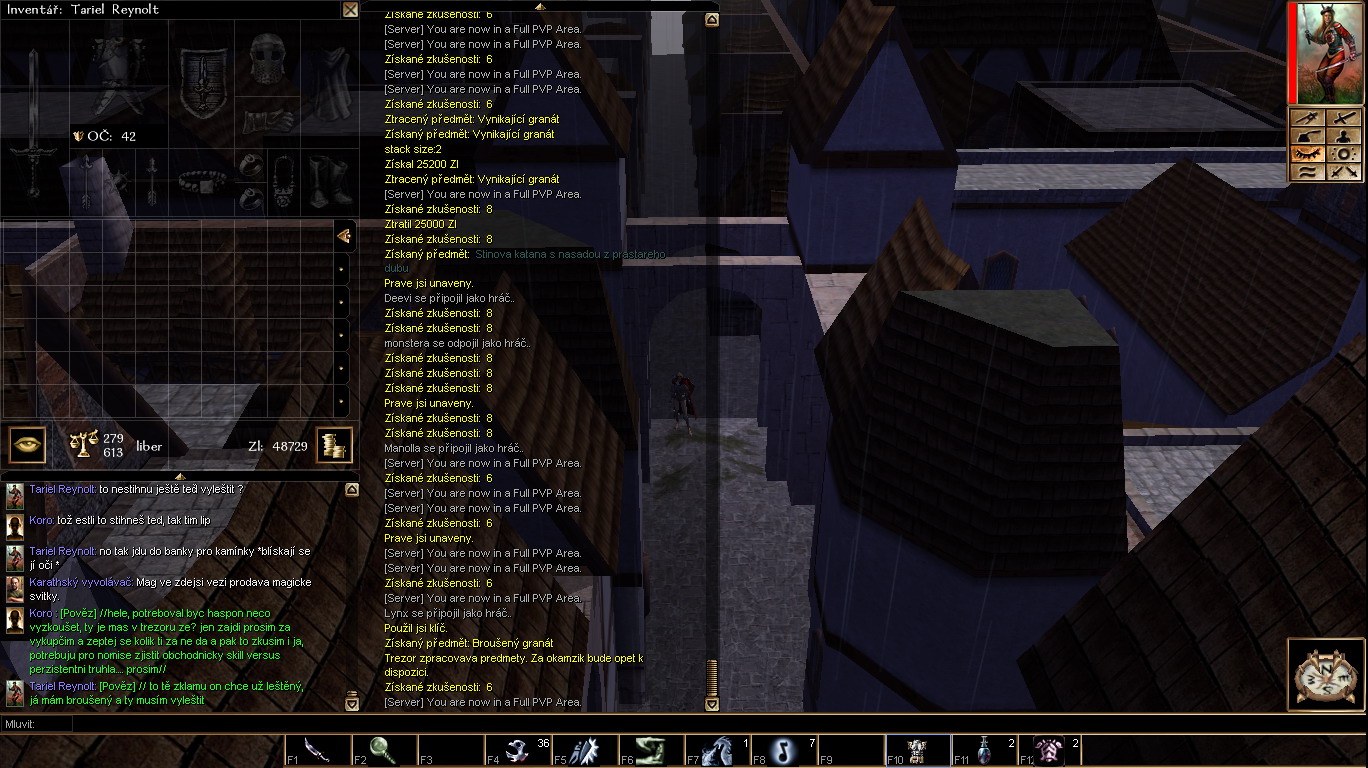Click the equipped gauntlets slot

click(x=266, y=122)
